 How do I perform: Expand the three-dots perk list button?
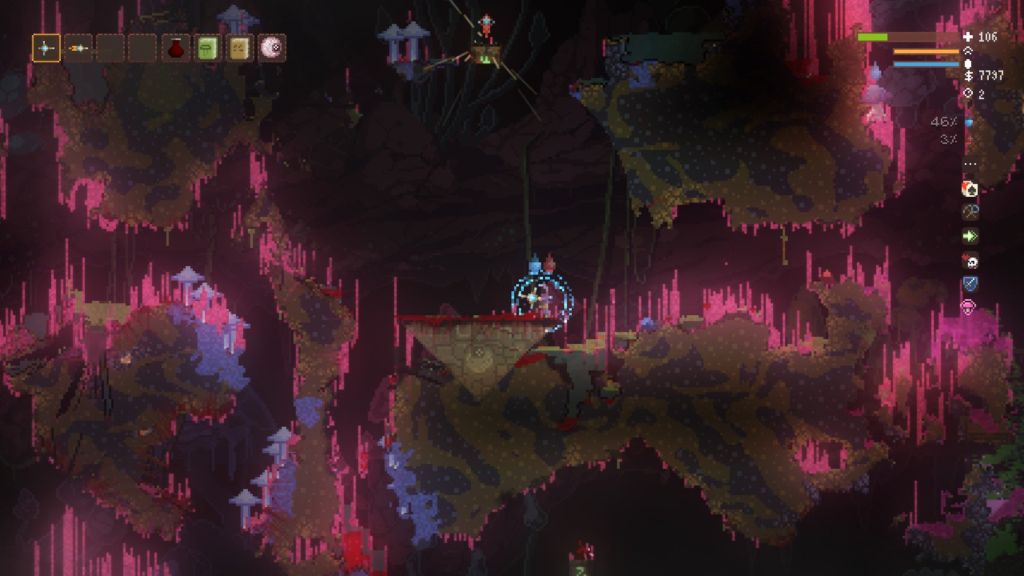pos(969,164)
